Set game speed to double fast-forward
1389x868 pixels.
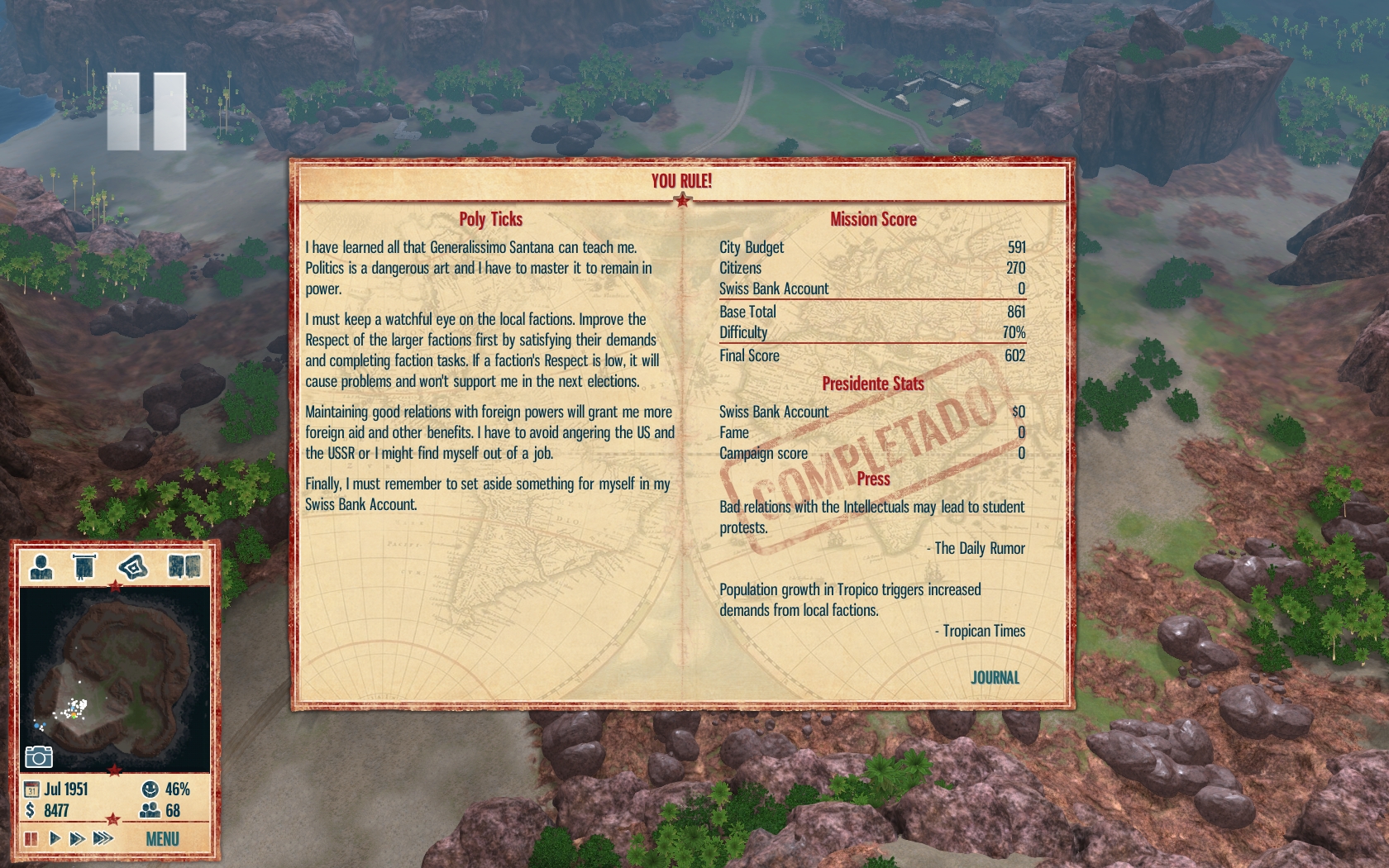point(77,839)
